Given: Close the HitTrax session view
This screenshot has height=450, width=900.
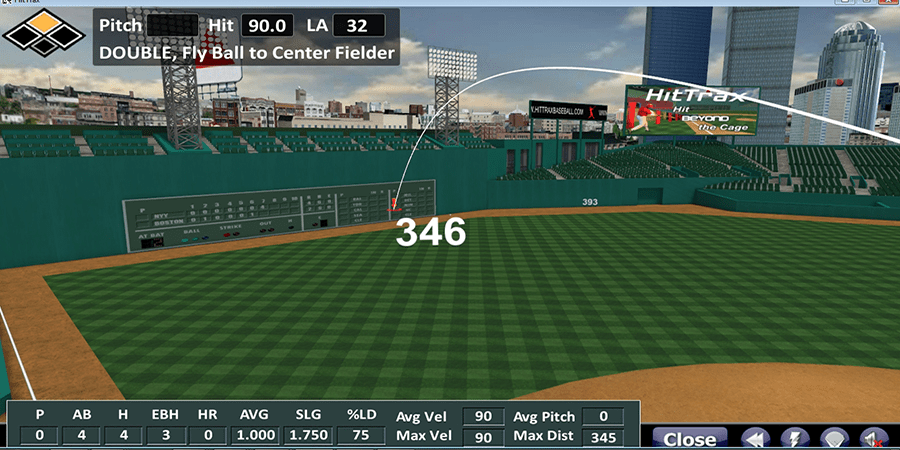Looking at the screenshot, I should [x=689, y=438].
